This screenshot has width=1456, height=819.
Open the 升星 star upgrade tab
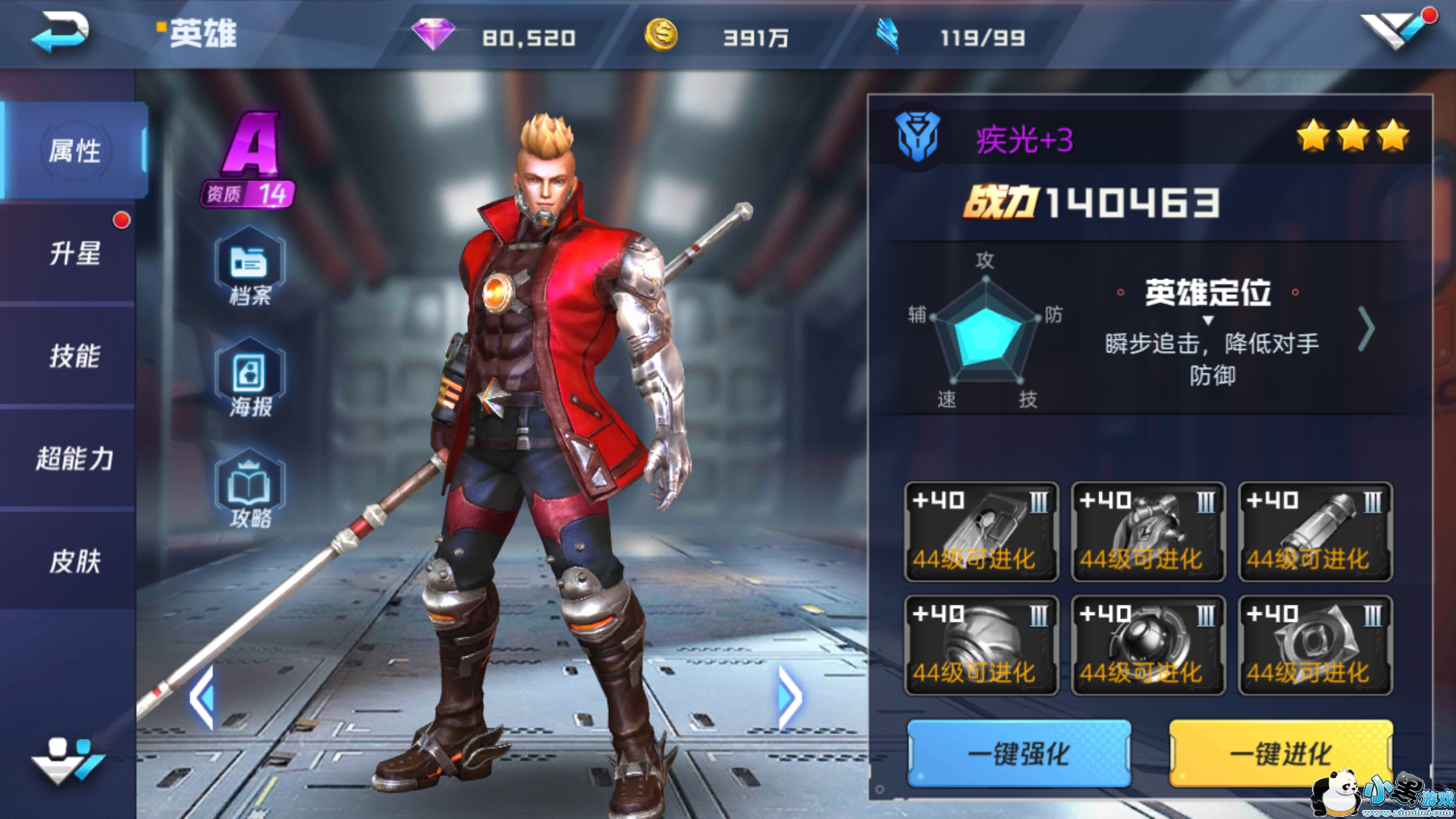click(x=74, y=253)
